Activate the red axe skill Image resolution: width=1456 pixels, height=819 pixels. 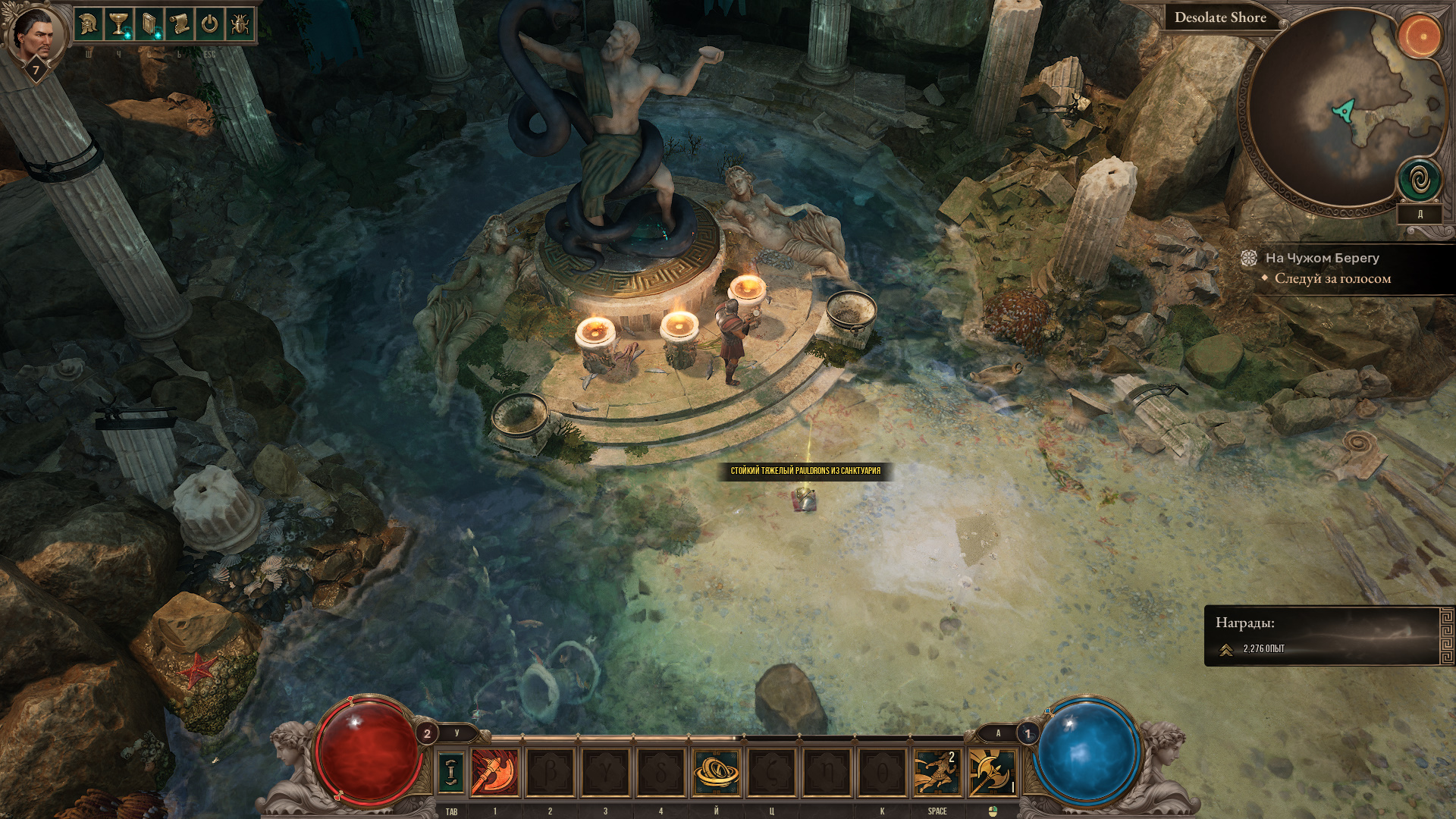[x=494, y=772]
